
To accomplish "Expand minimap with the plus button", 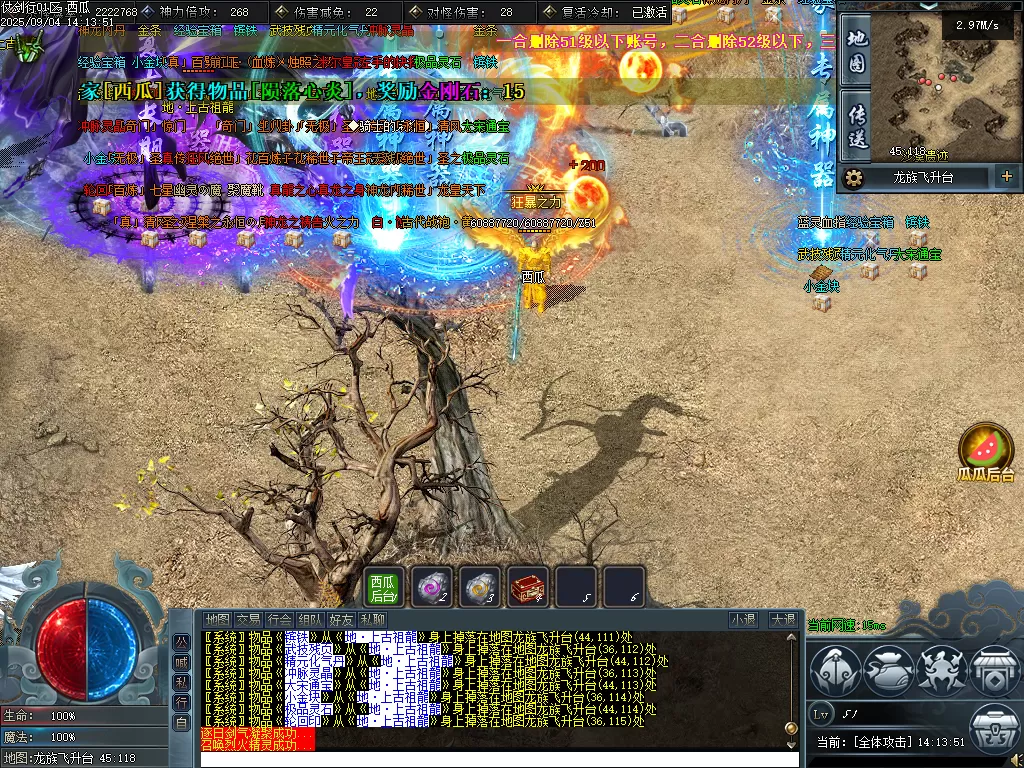I will point(1006,177).
